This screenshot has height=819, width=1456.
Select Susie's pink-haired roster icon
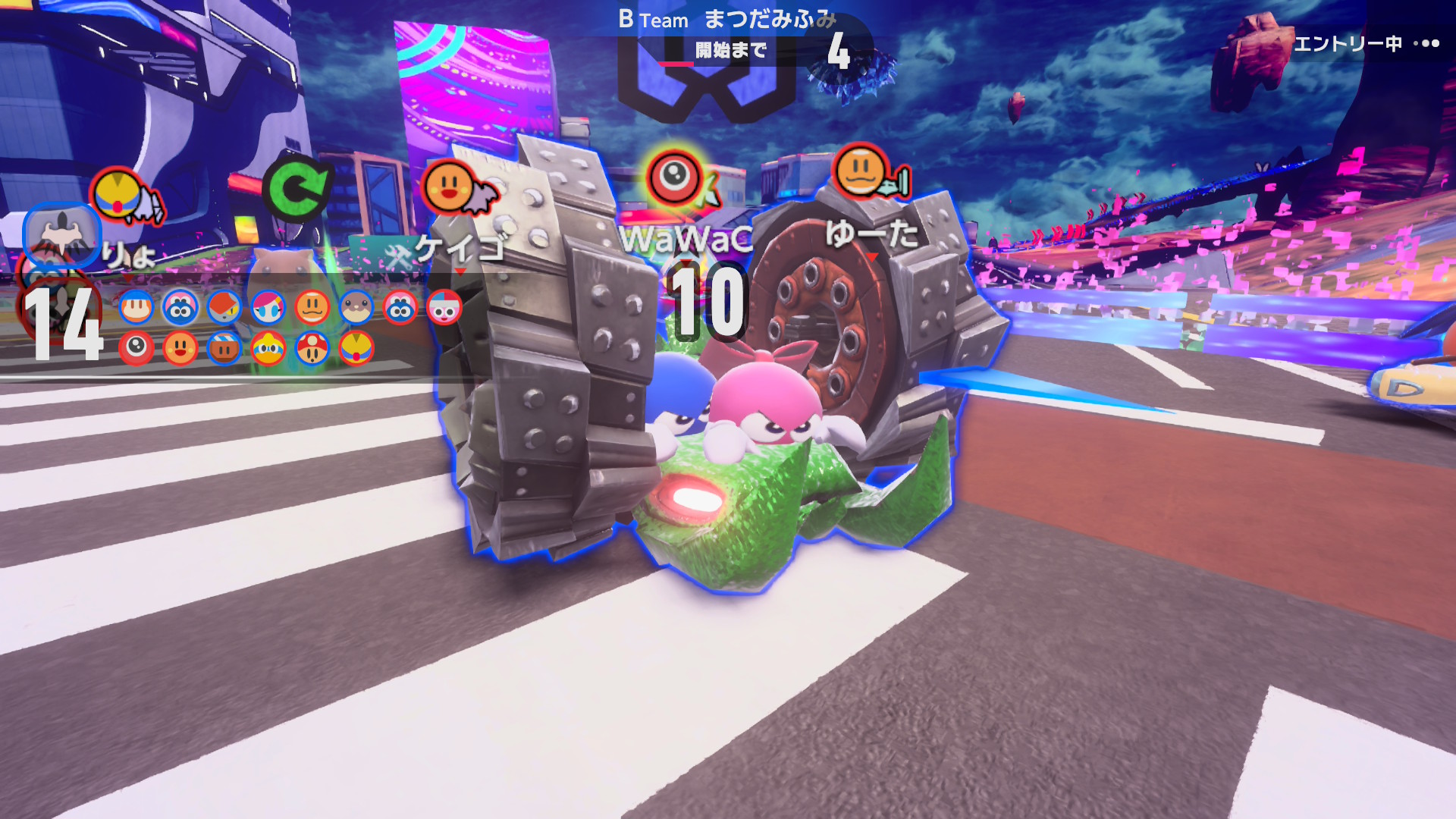pos(268,308)
